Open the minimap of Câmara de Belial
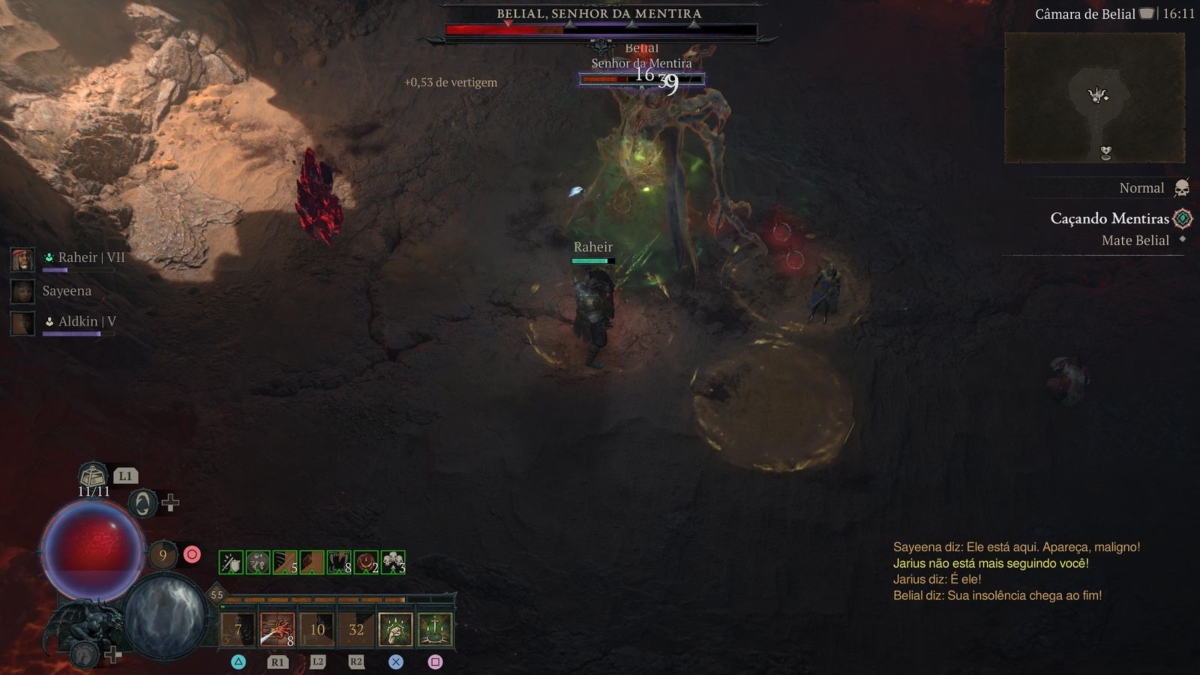1200x675 pixels. [x=1094, y=97]
